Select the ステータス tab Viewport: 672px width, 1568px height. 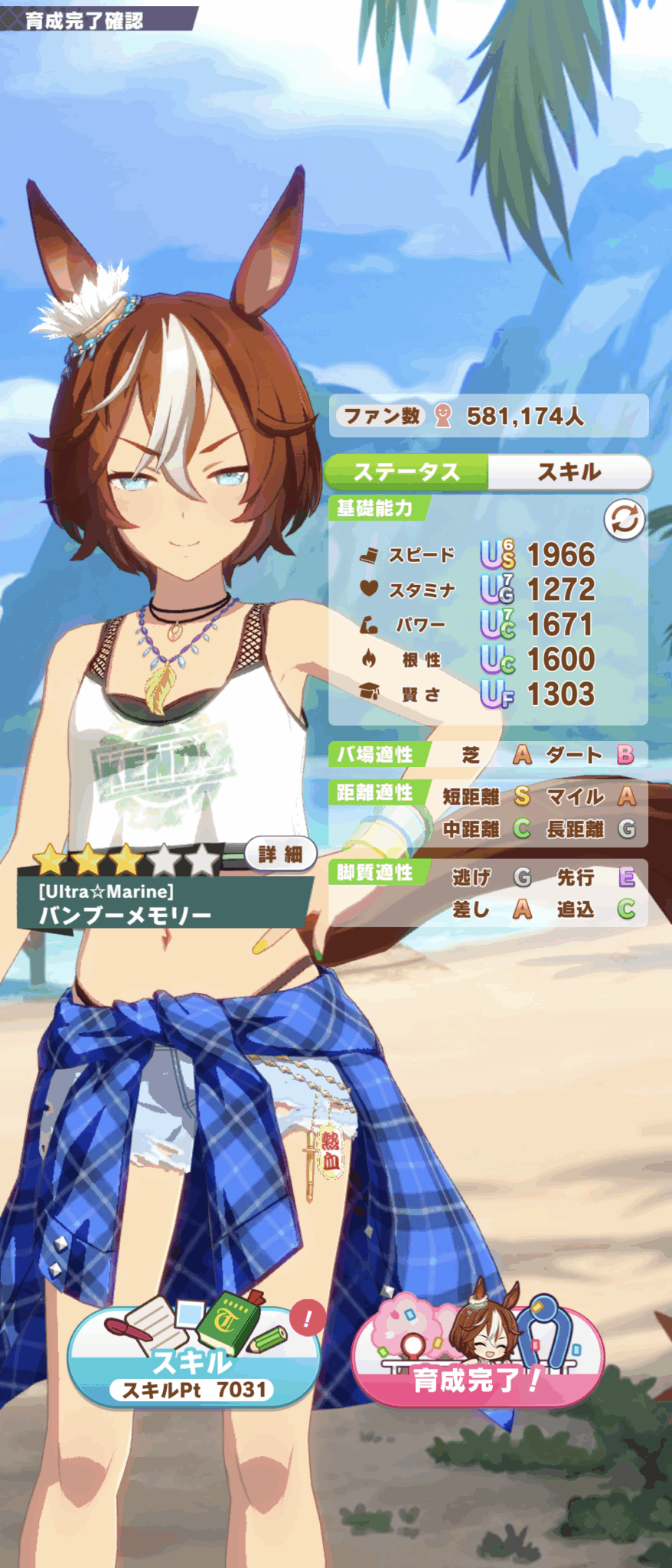pos(406,472)
